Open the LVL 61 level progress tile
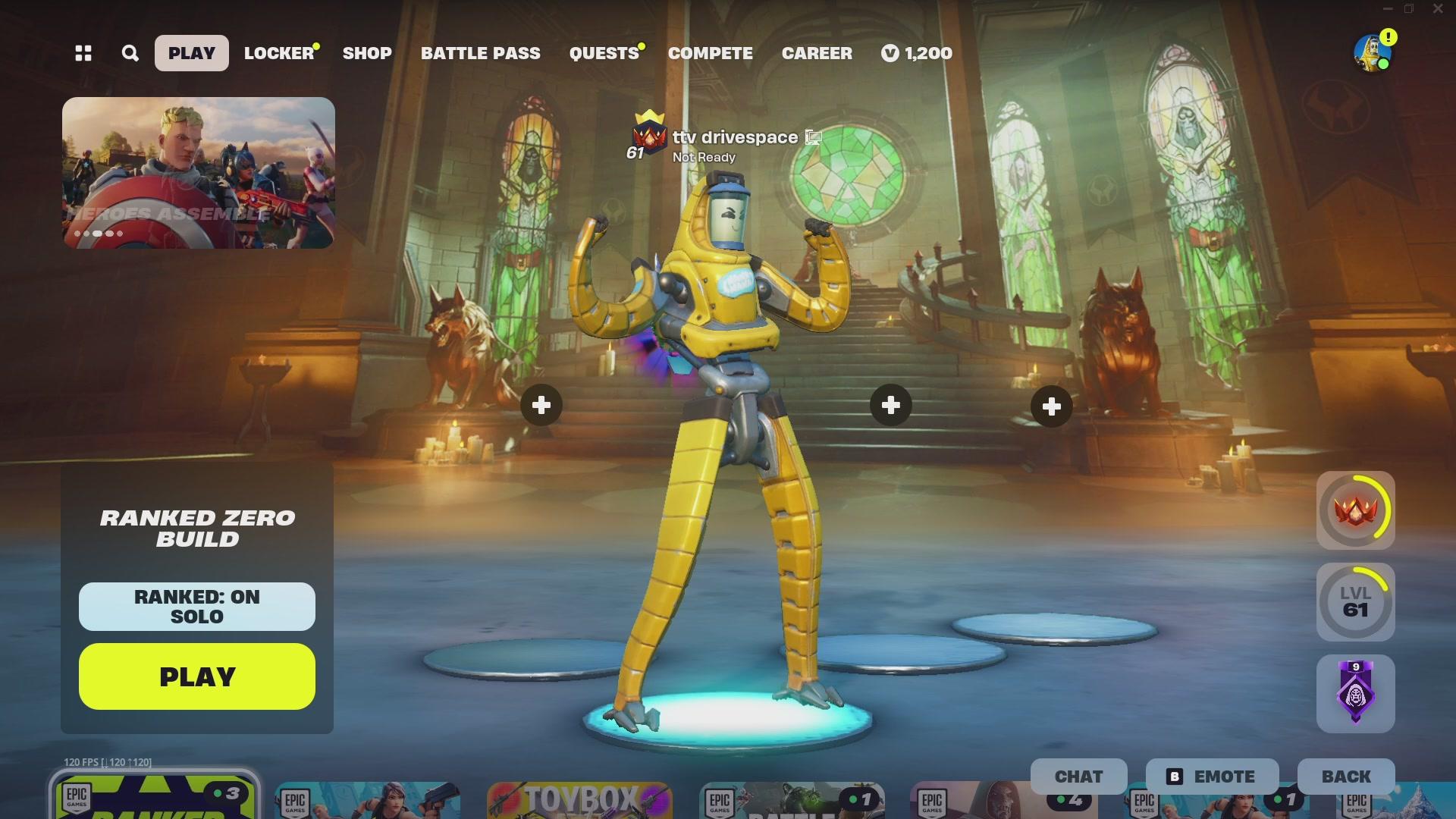The height and width of the screenshot is (819, 1456). tap(1355, 602)
